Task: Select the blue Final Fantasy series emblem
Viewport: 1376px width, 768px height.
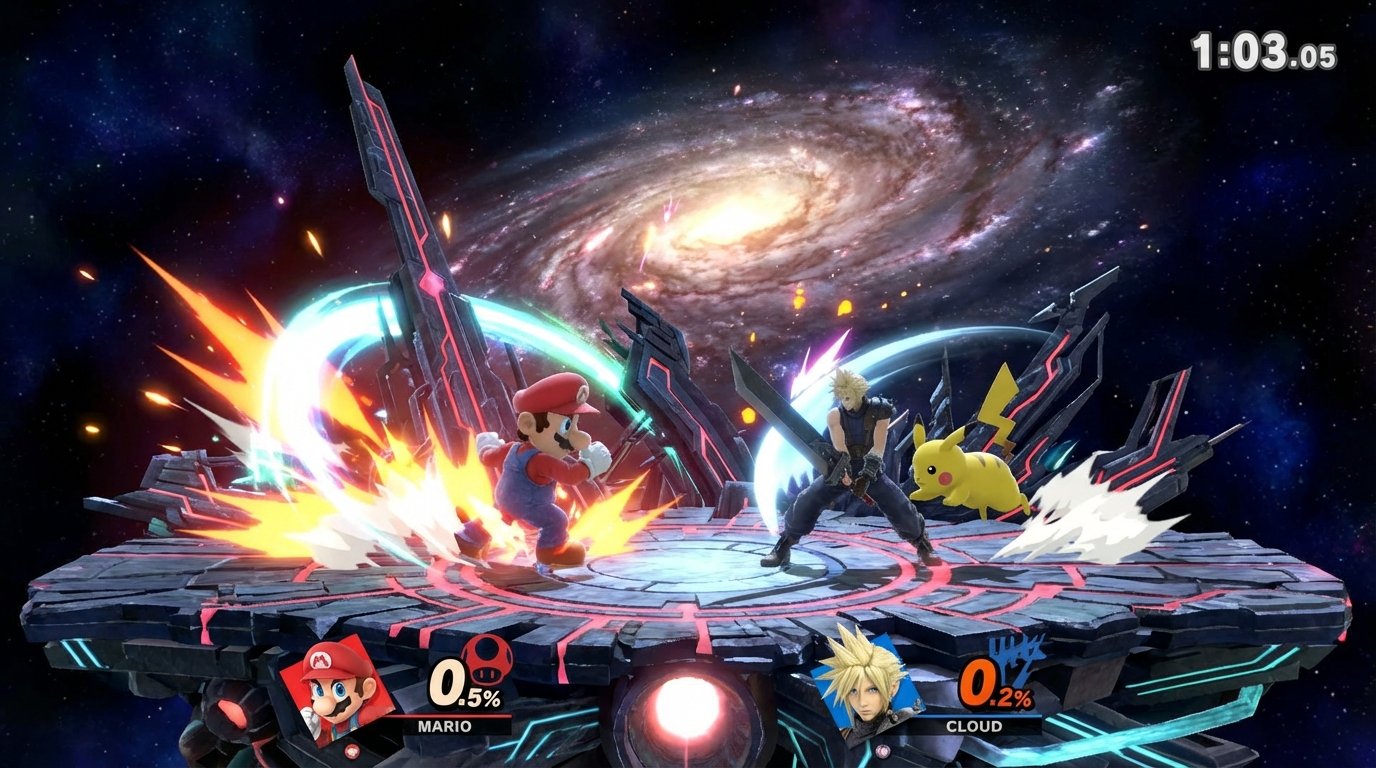Action: pos(1018,657)
